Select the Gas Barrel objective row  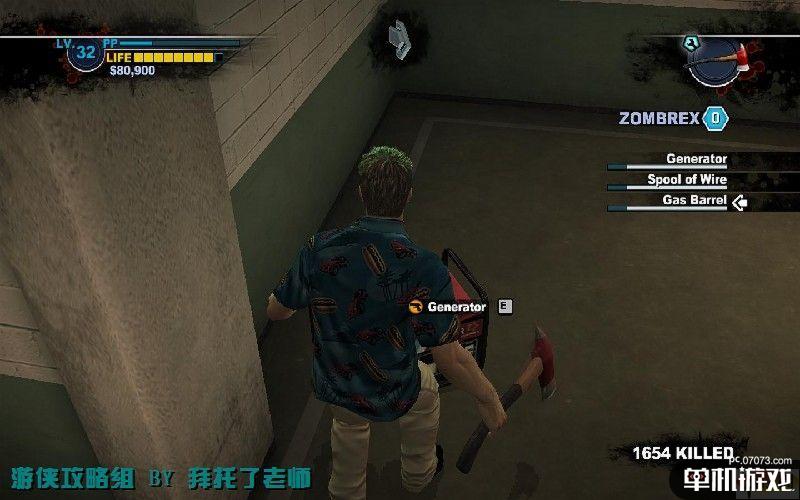pyautogui.click(x=696, y=201)
